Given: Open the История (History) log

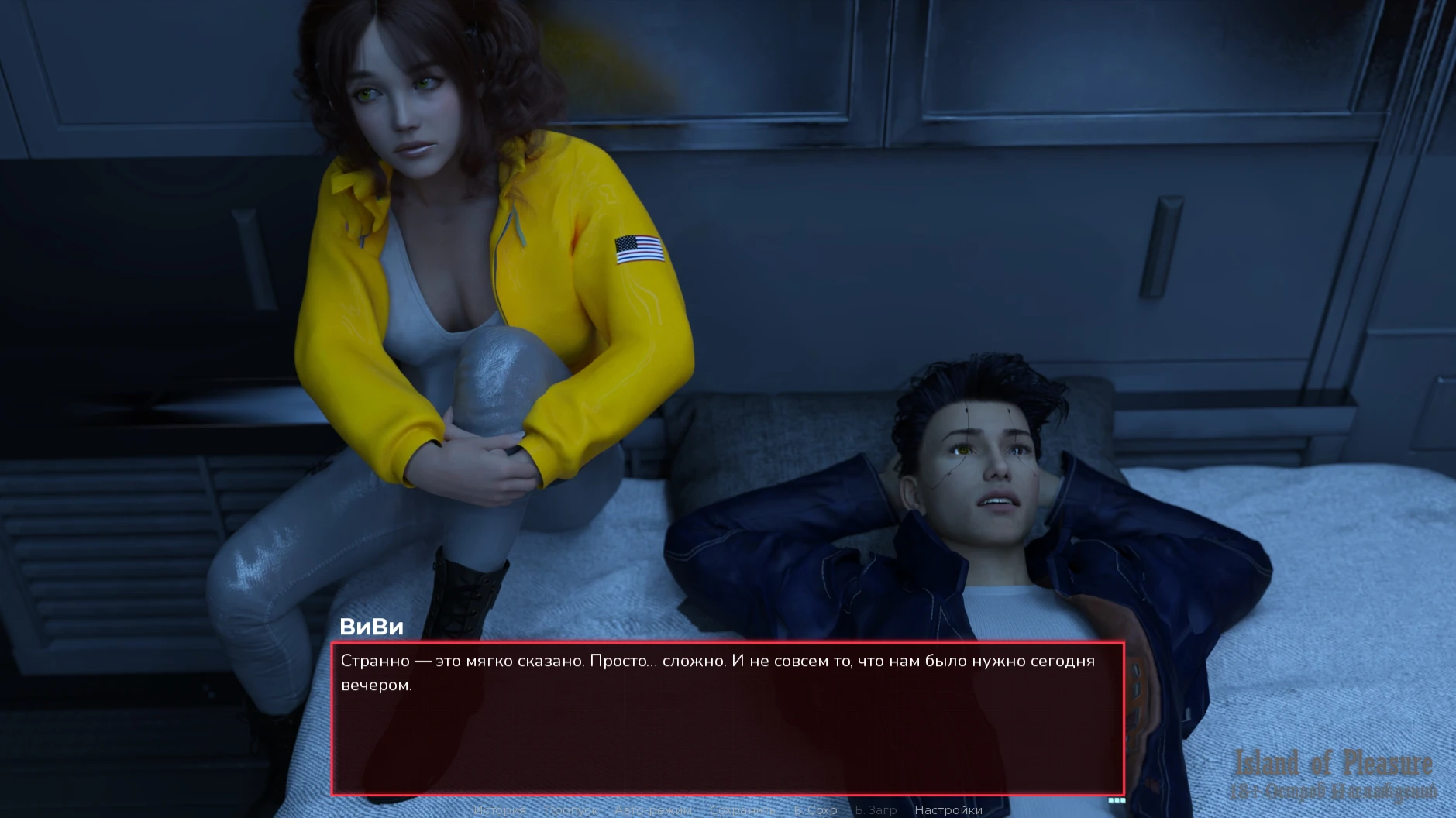Looking at the screenshot, I should tap(500, 810).
